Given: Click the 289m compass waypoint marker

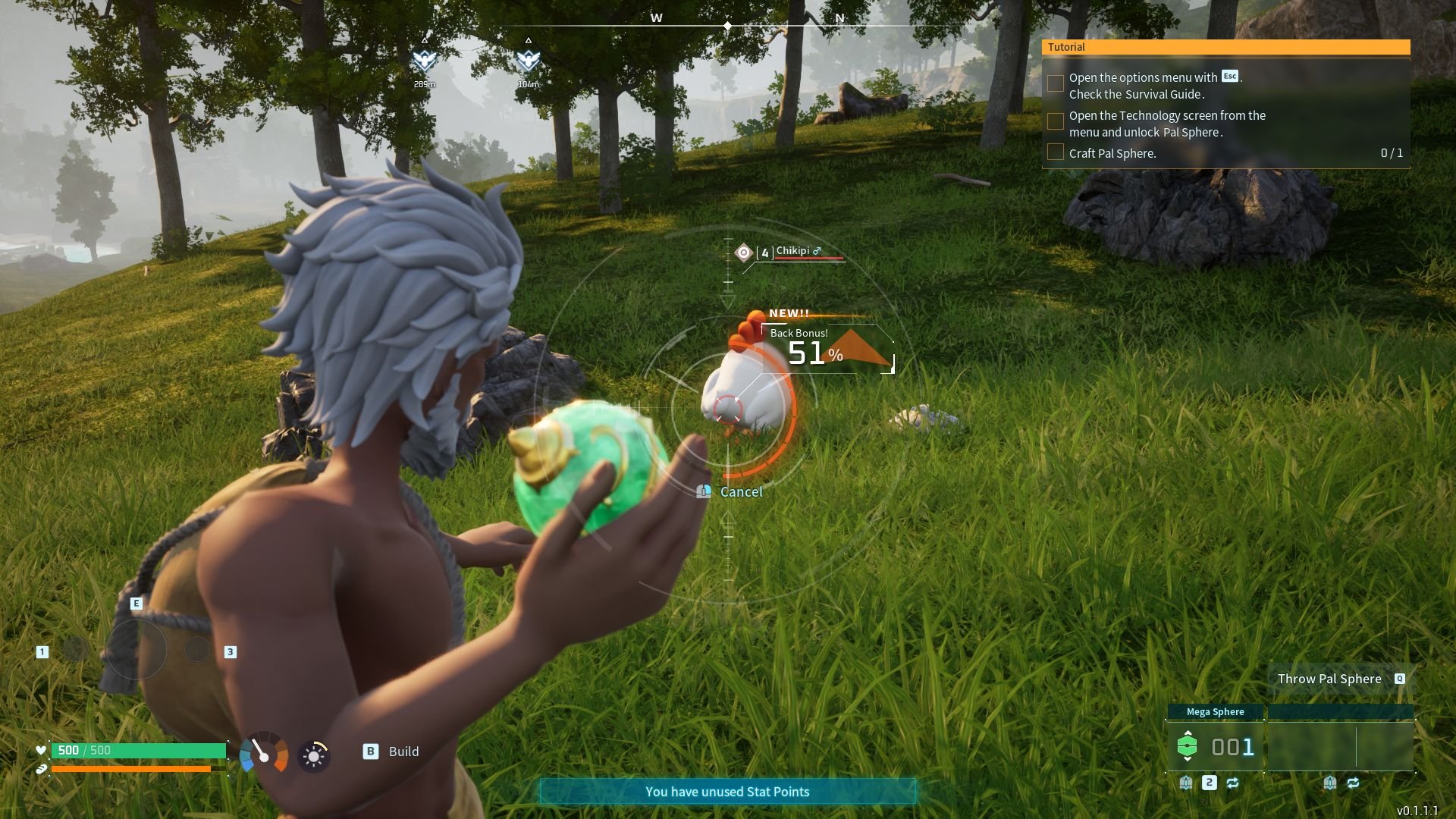Looking at the screenshot, I should tap(425, 61).
